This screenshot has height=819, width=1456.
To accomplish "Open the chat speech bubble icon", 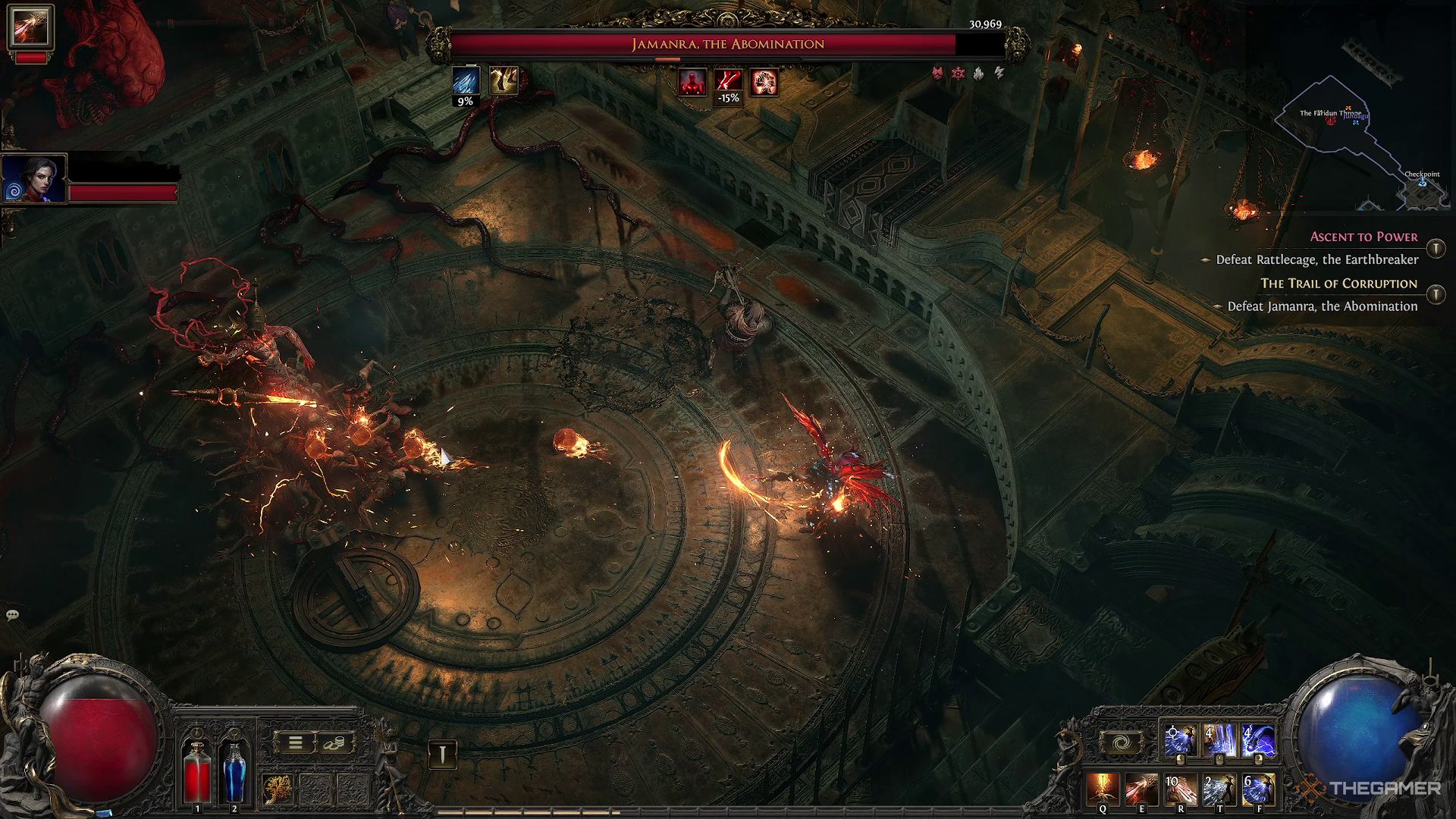I will point(12,614).
